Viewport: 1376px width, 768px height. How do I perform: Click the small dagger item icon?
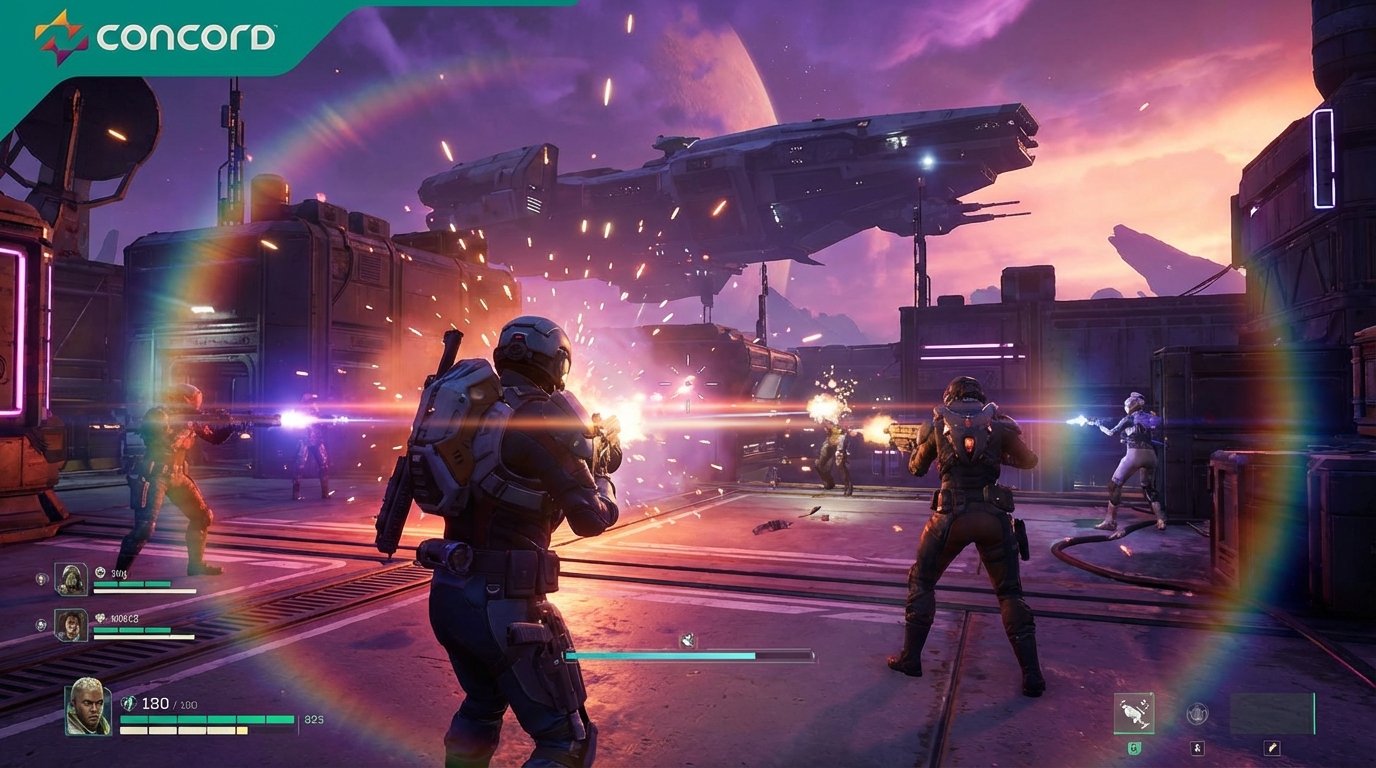click(x=1271, y=749)
